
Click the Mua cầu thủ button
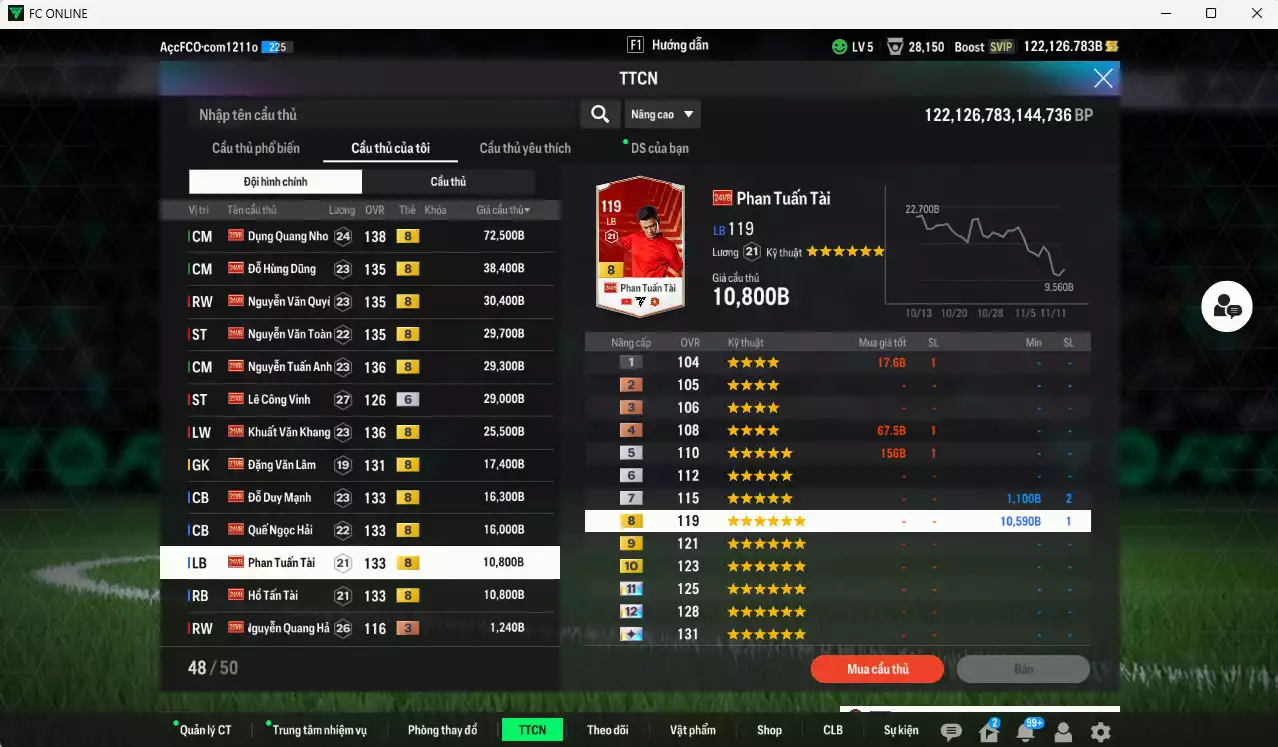877,669
